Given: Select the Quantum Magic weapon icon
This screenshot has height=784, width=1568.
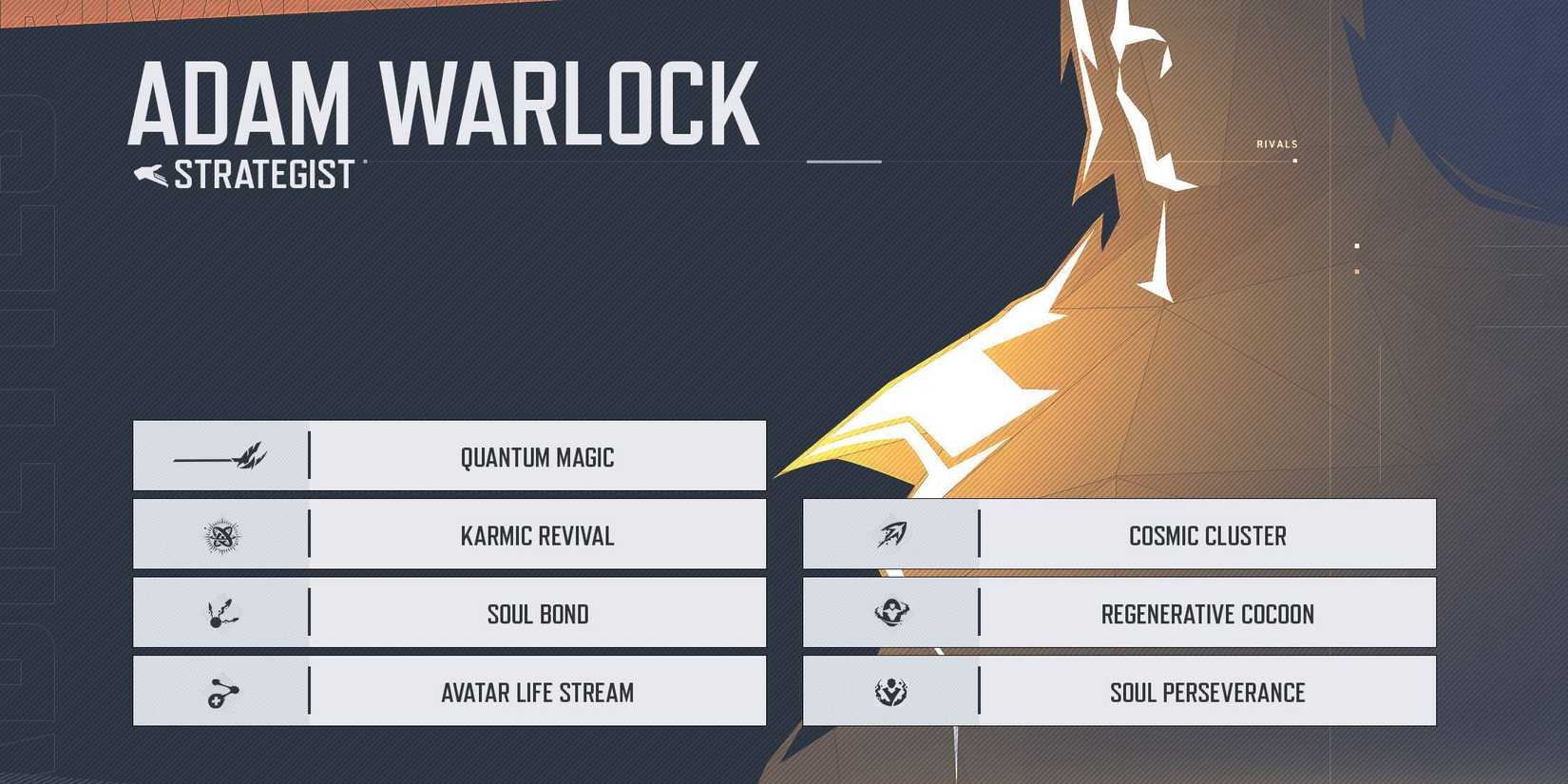Looking at the screenshot, I should click(x=222, y=455).
